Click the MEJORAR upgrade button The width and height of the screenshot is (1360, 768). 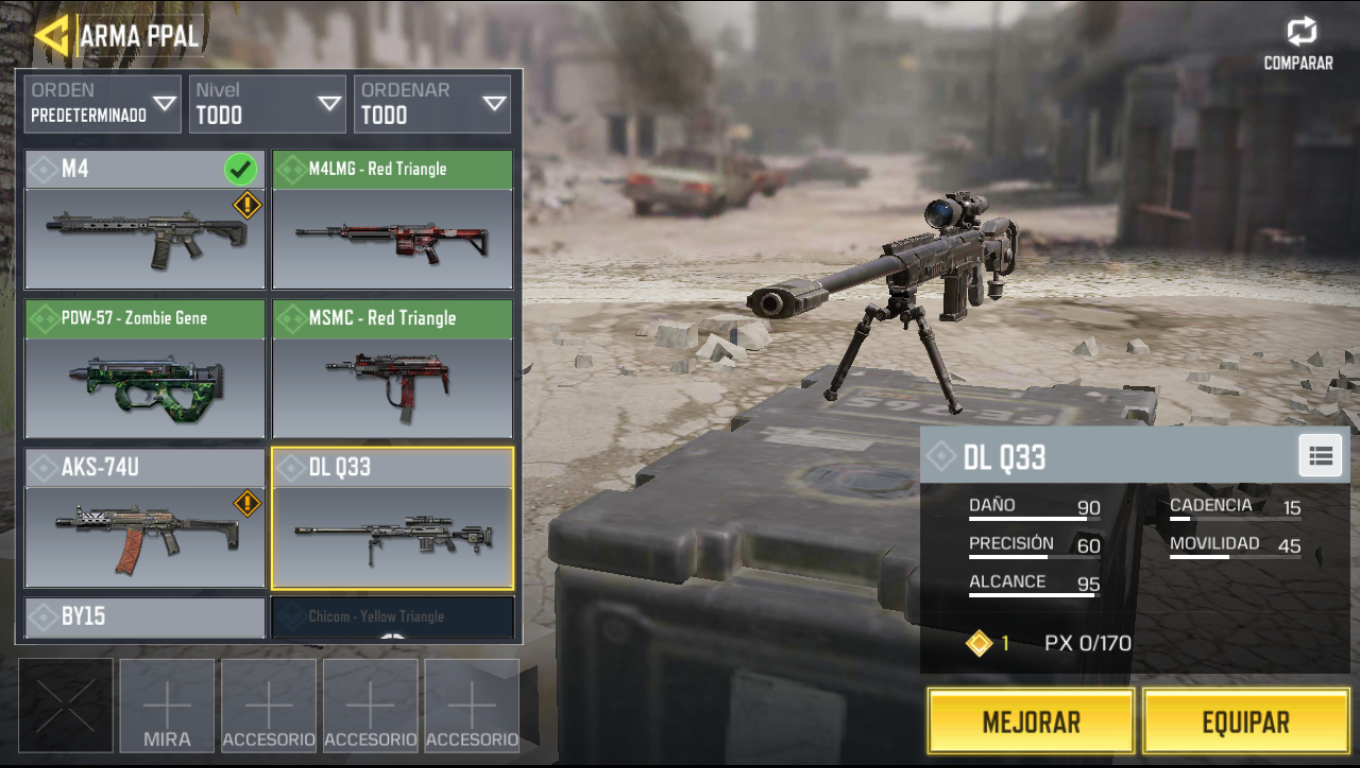[1030, 721]
